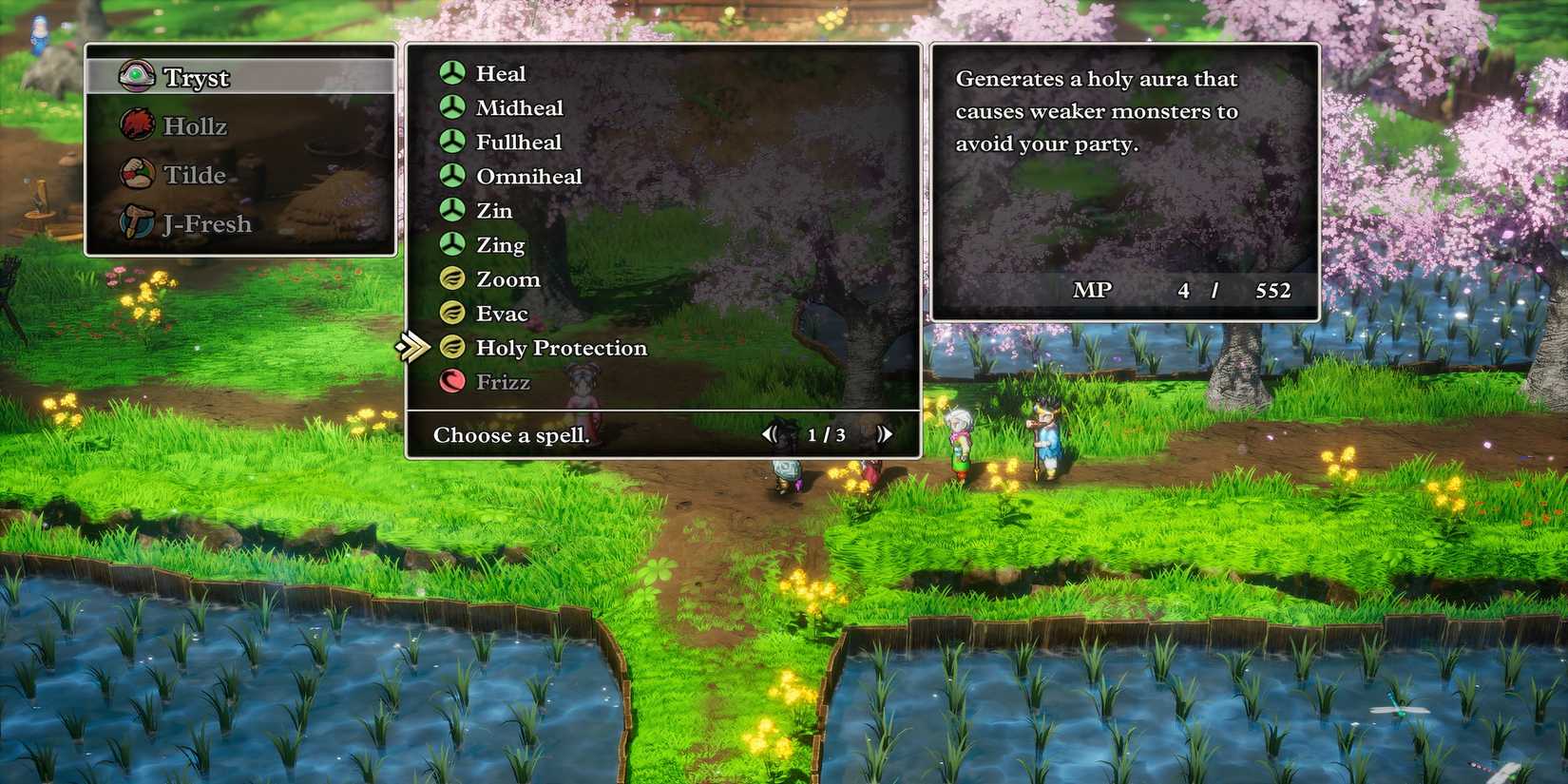Click the Choose a spell prompt text
This screenshot has height=784, width=1568.
[512, 435]
